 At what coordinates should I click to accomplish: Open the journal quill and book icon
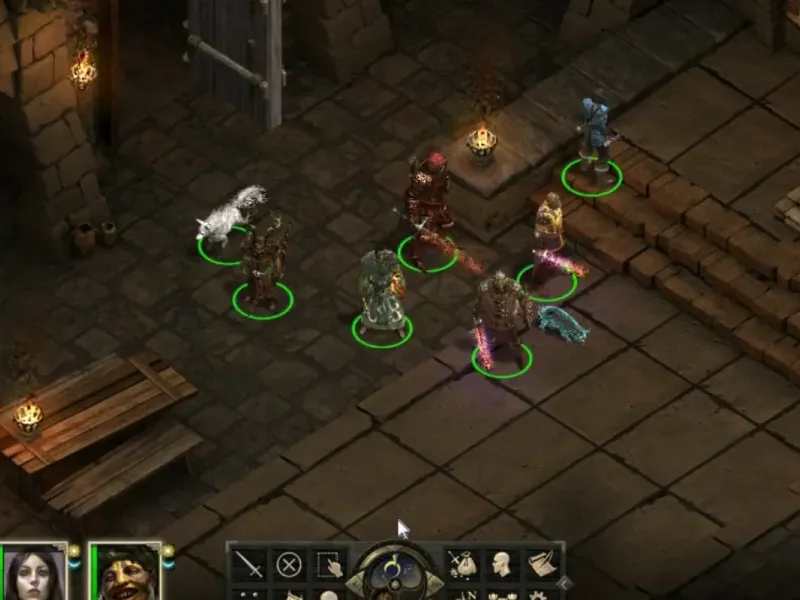[542, 564]
